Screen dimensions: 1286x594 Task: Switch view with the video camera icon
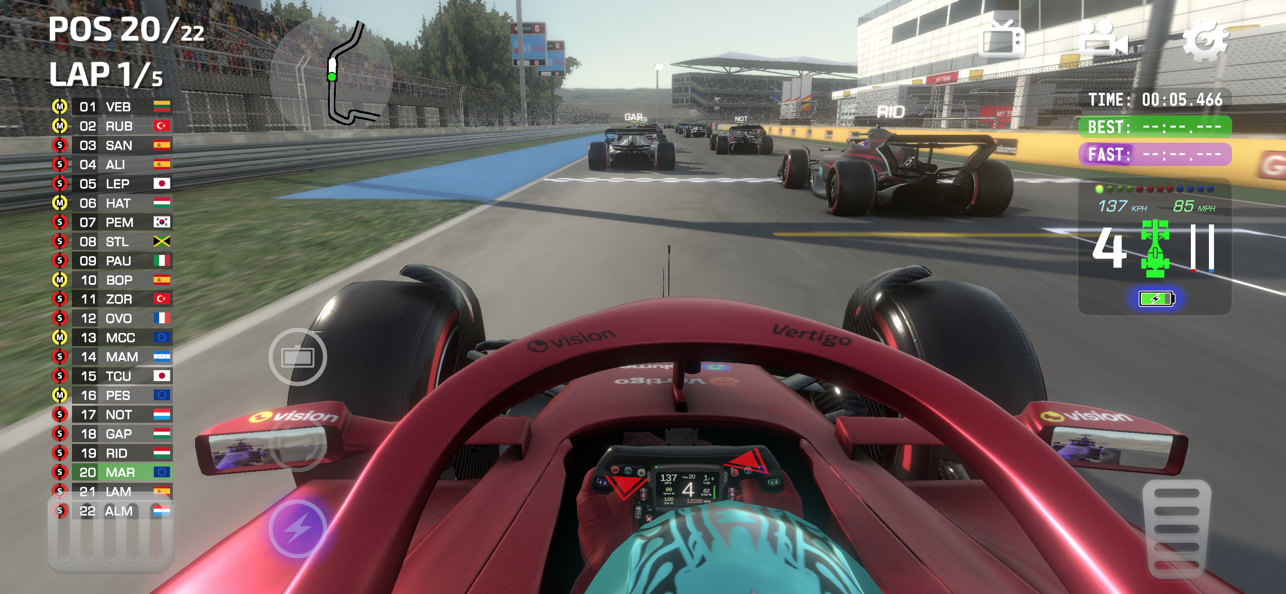coord(1102,40)
